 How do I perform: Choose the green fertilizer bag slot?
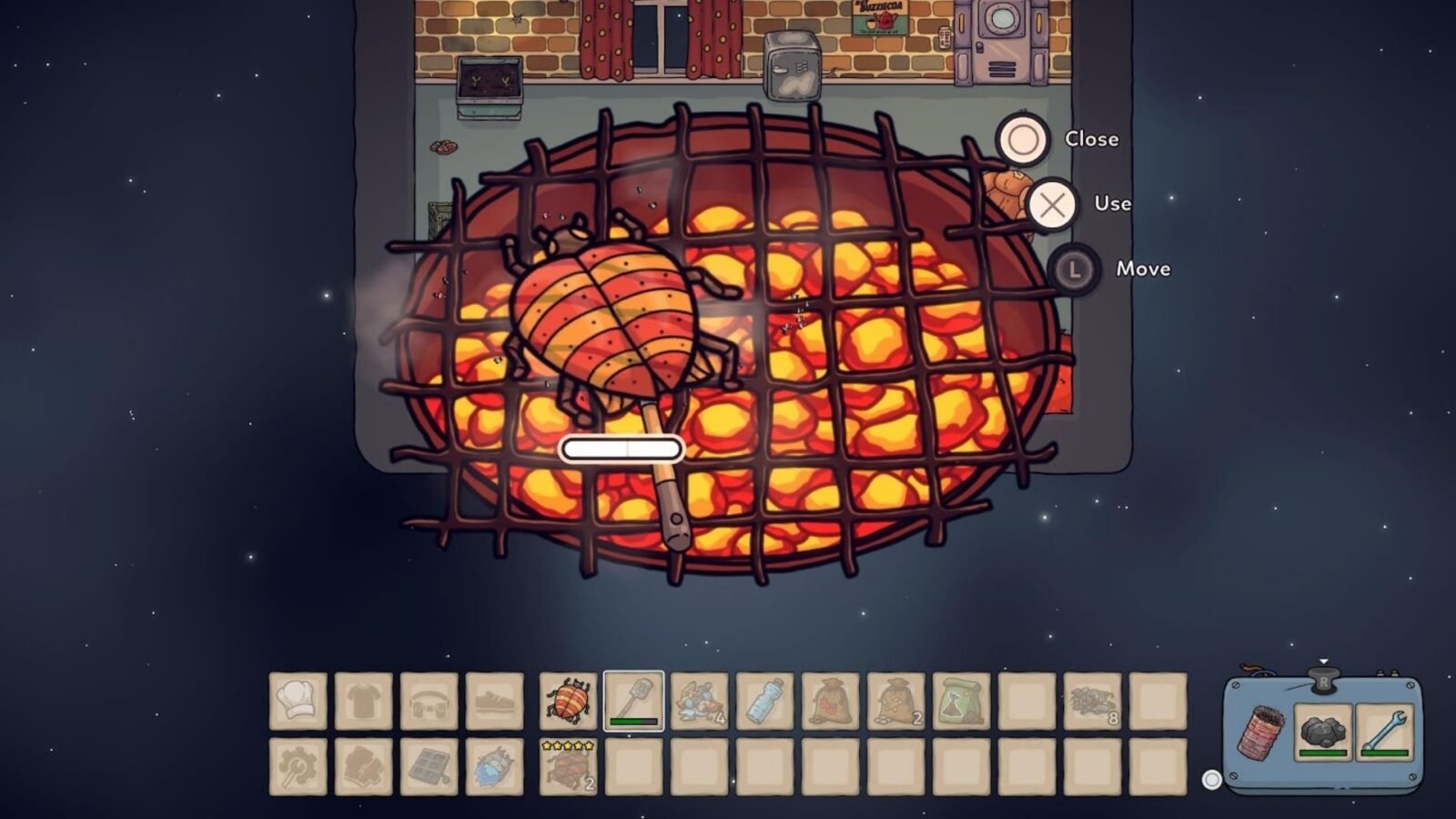tap(962, 702)
